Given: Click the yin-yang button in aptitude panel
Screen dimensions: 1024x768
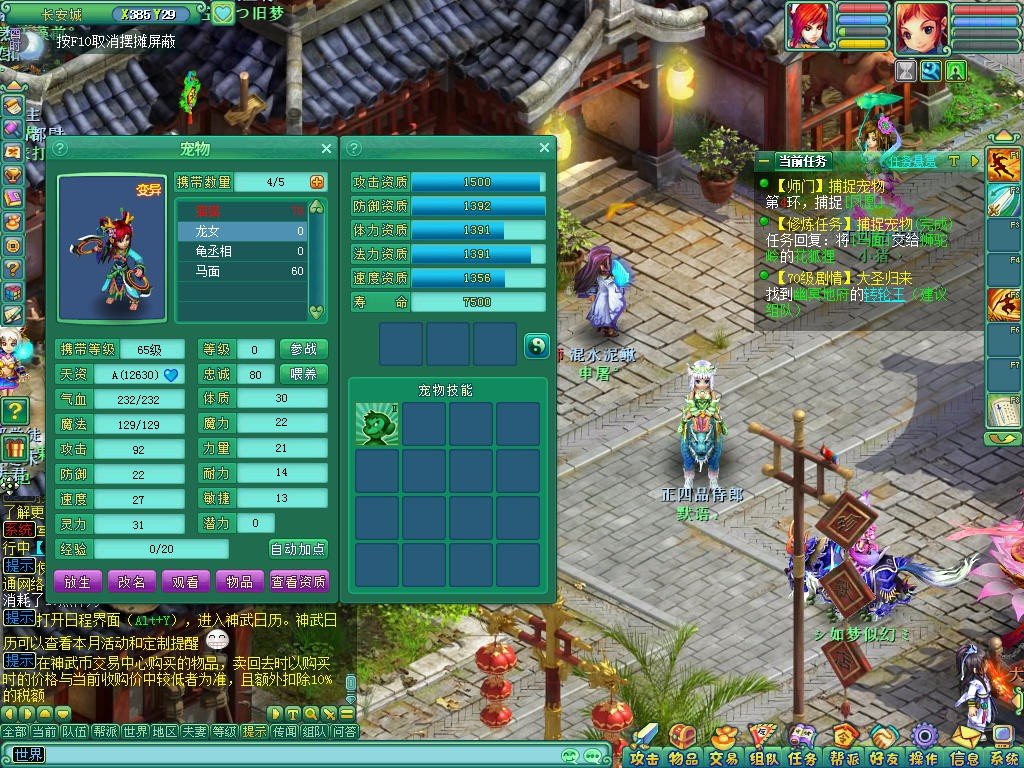Looking at the screenshot, I should point(537,346).
